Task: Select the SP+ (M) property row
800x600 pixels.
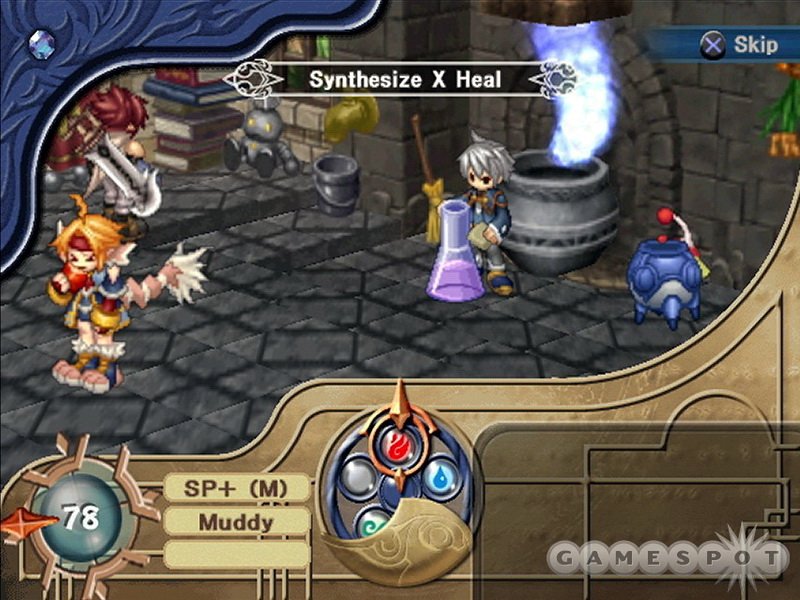Action: click(236, 489)
